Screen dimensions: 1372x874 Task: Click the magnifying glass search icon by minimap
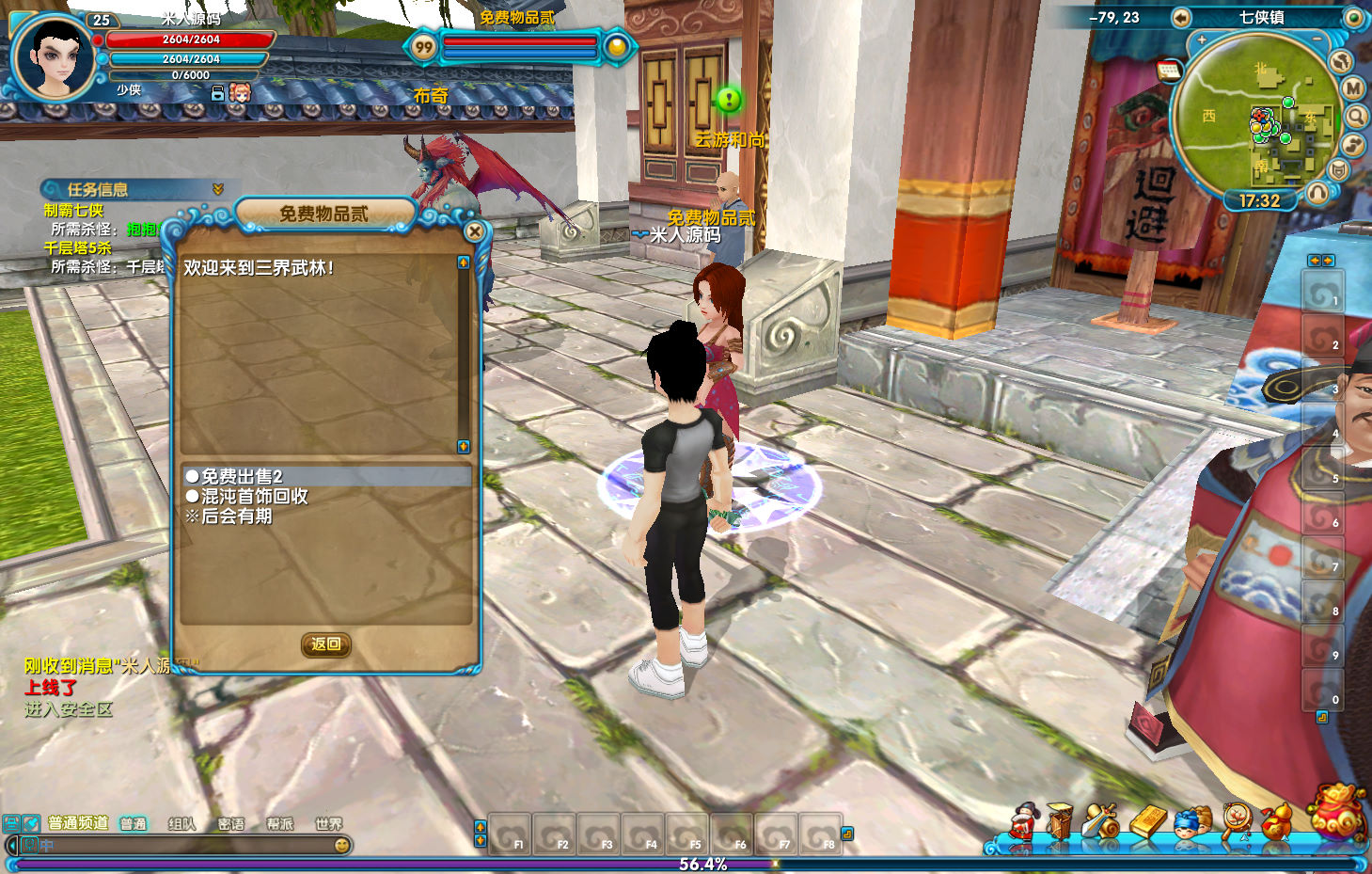1356,116
